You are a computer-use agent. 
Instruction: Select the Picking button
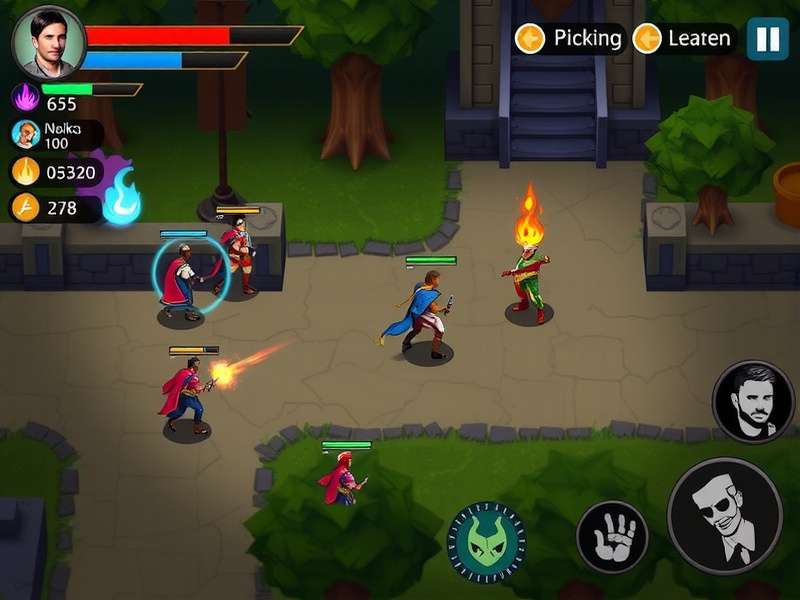click(570, 39)
